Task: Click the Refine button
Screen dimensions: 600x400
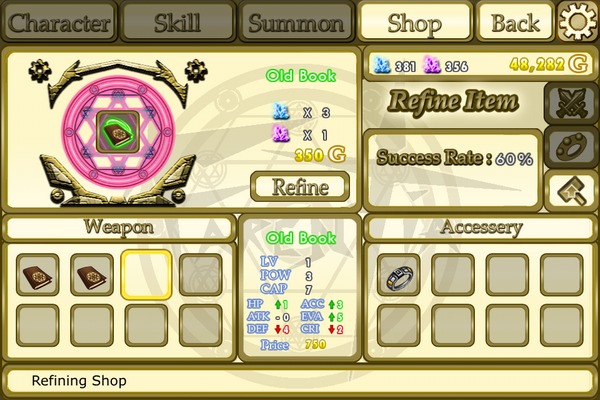Action: tap(300, 186)
